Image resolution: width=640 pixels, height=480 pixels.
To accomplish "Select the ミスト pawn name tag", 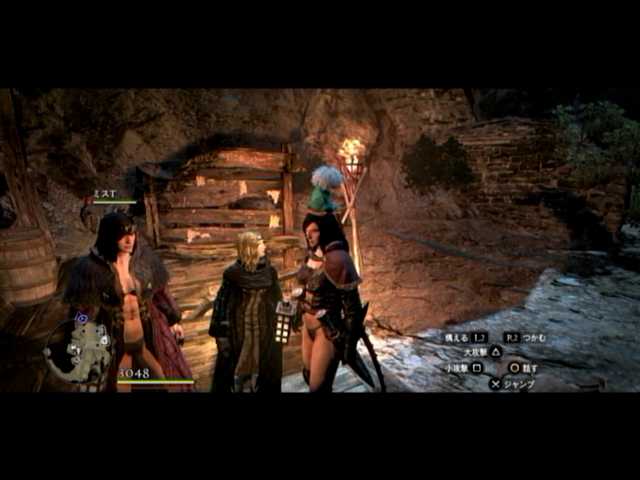I will [x=105, y=194].
